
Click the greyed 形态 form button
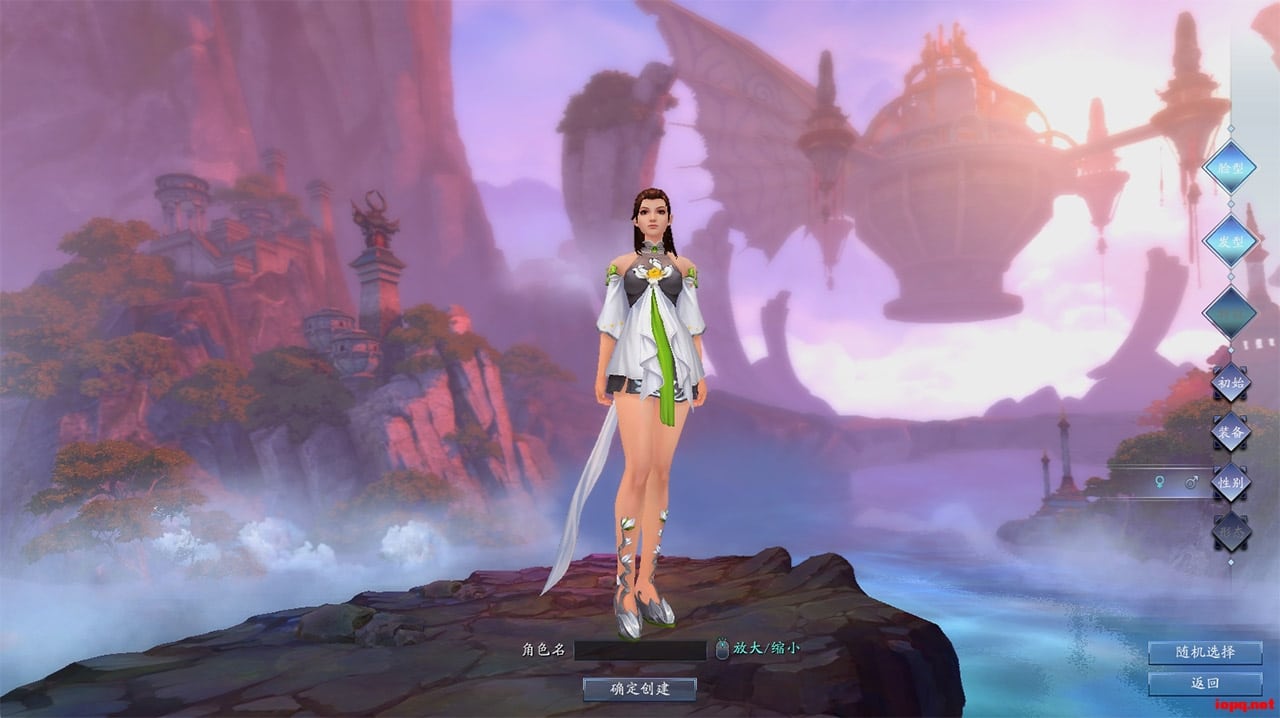click(1231, 531)
